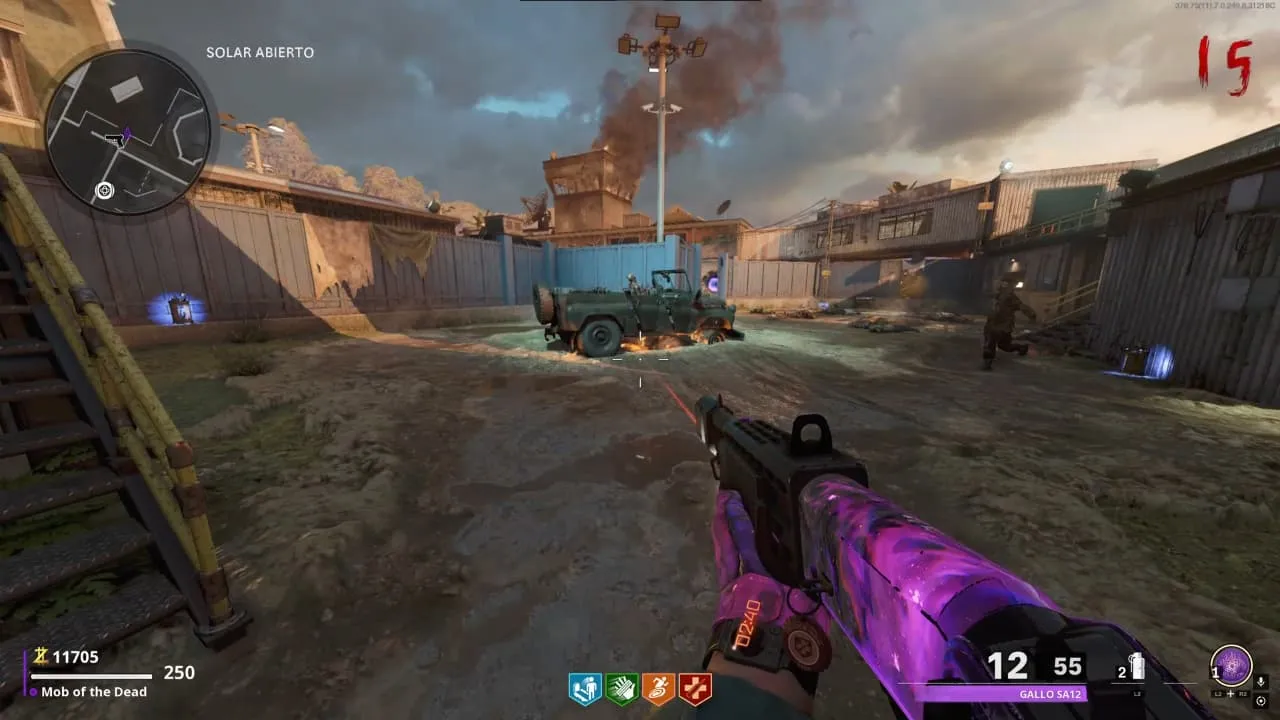The height and width of the screenshot is (720, 1280).
Task: Select the green Speed Cola perk icon
Action: [621, 689]
